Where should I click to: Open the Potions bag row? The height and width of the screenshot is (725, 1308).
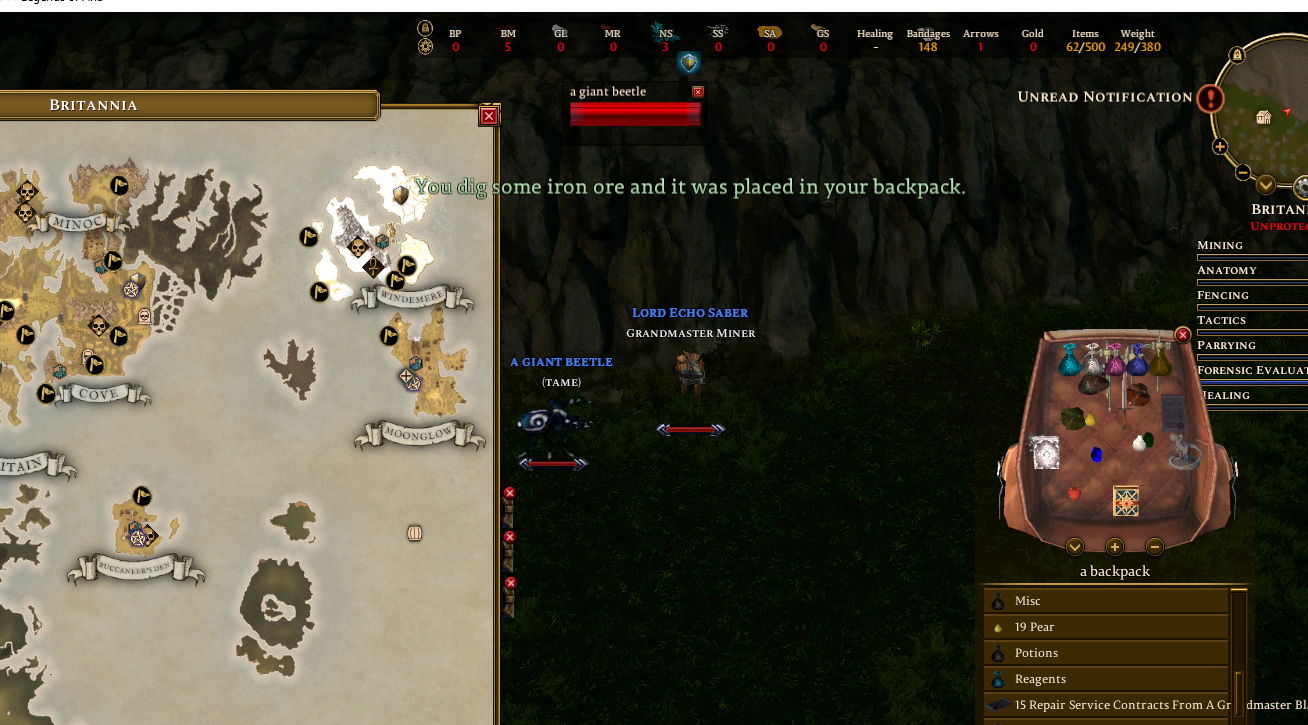point(1105,653)
